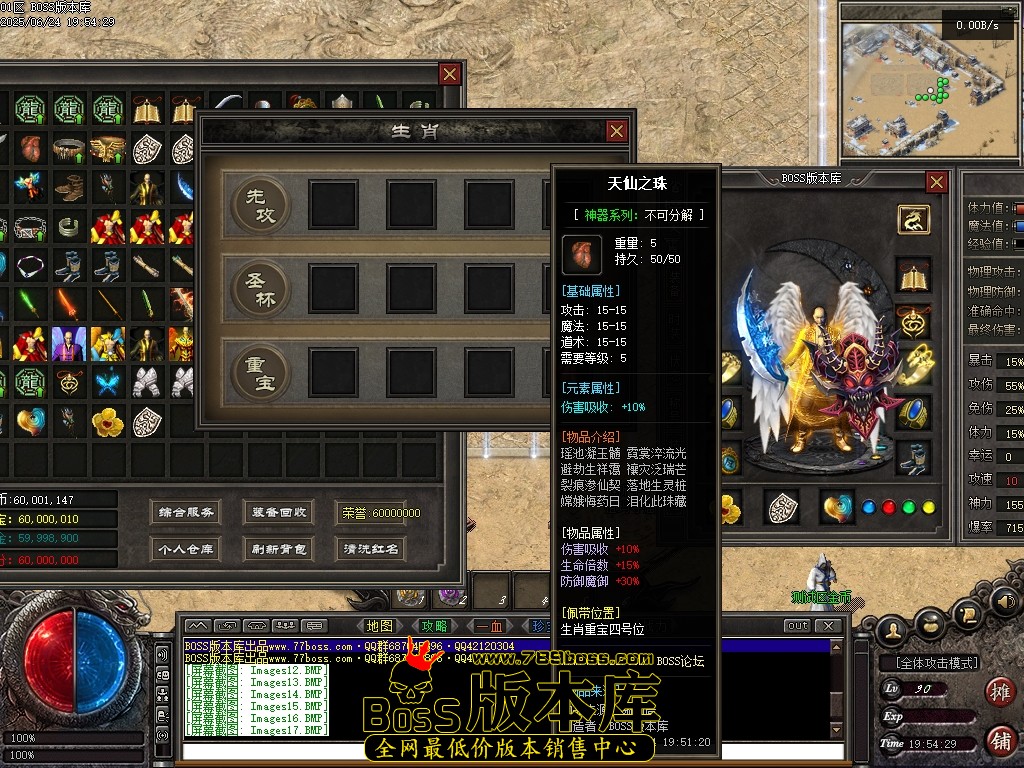This screenshot has height=768, width=1024.
Task: Click the 装备回收 equipment recycle button
Action: (279, 512)
